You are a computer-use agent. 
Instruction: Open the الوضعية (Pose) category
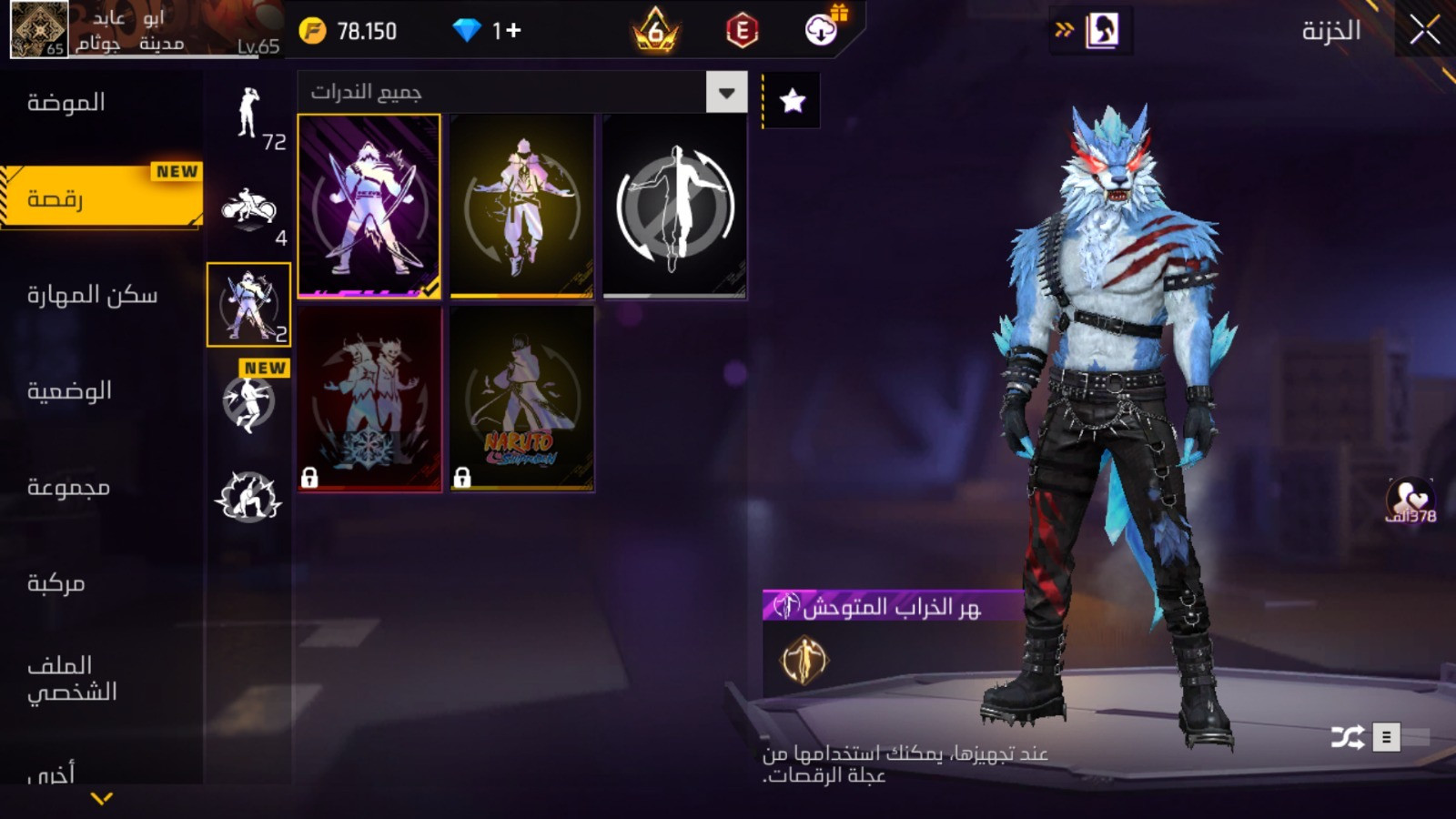click(x=69, y=390)
